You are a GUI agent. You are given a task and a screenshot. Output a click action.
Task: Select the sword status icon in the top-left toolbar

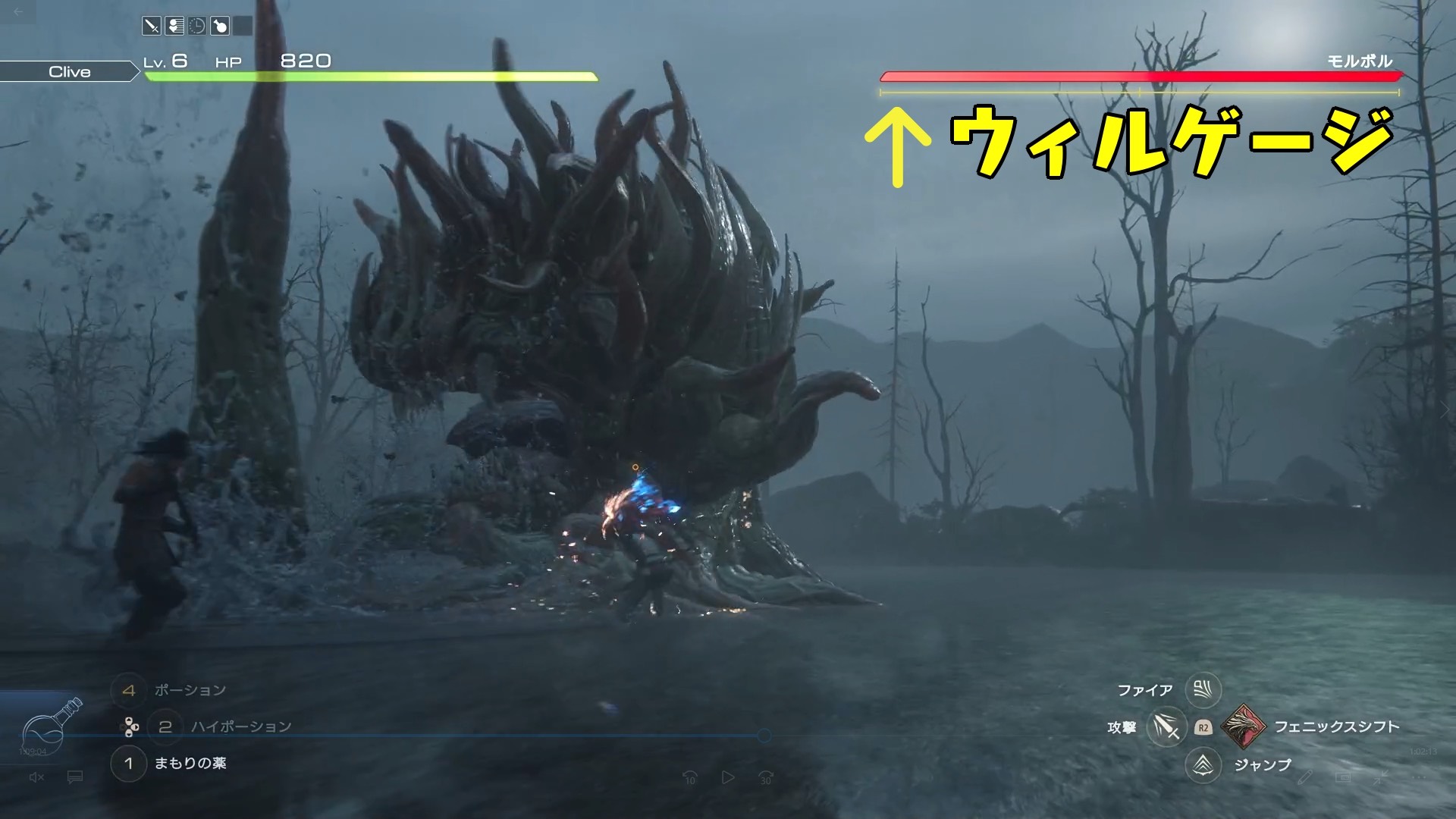coord(152,26)
